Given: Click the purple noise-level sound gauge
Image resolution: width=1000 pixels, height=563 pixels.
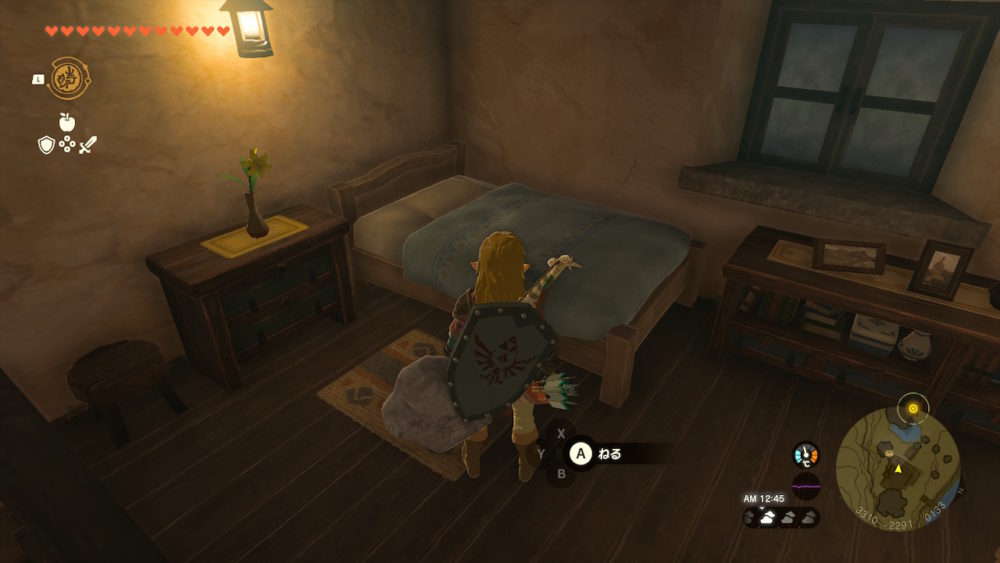Looking at the screenshot, I should [806, 487].
